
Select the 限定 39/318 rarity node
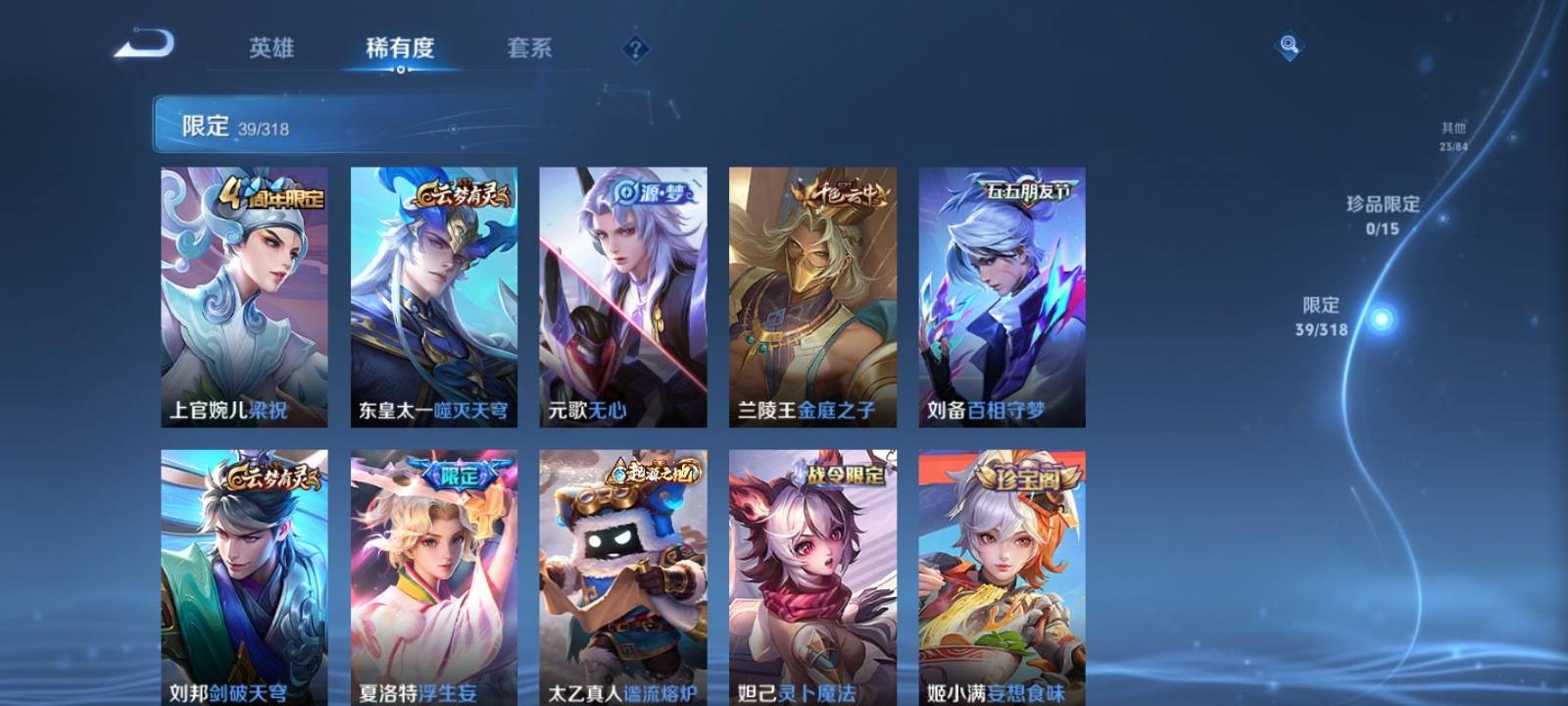(1381, 319)
